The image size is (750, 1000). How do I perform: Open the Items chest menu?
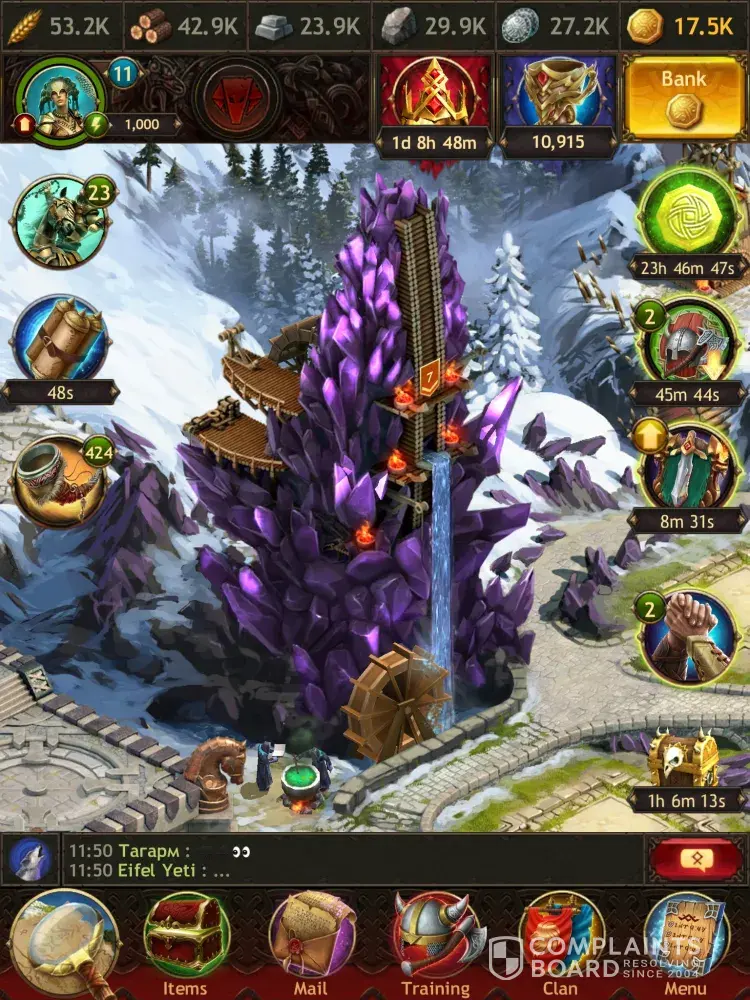coord(185,940)
